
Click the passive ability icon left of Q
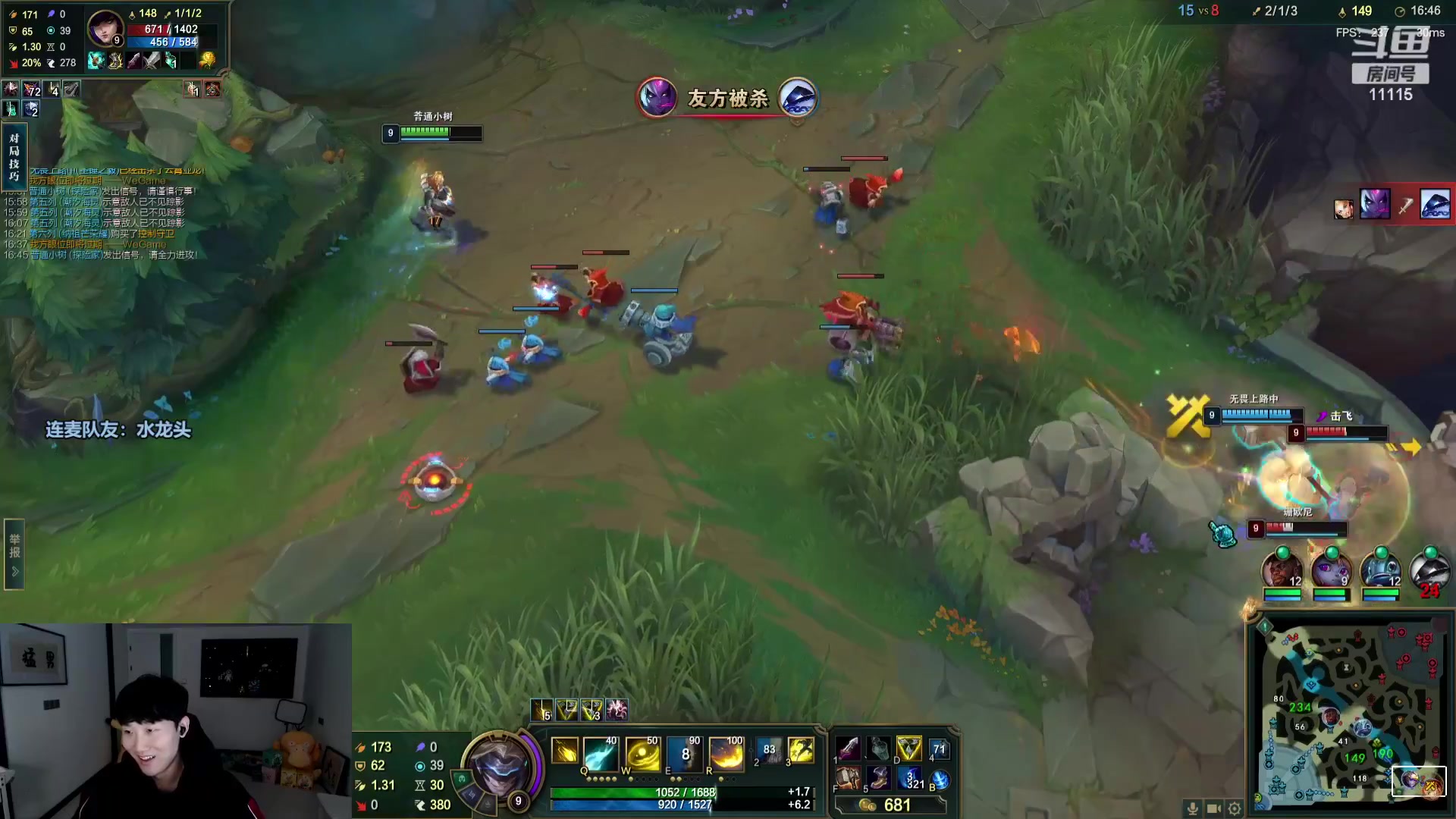[x=564, y=752]
